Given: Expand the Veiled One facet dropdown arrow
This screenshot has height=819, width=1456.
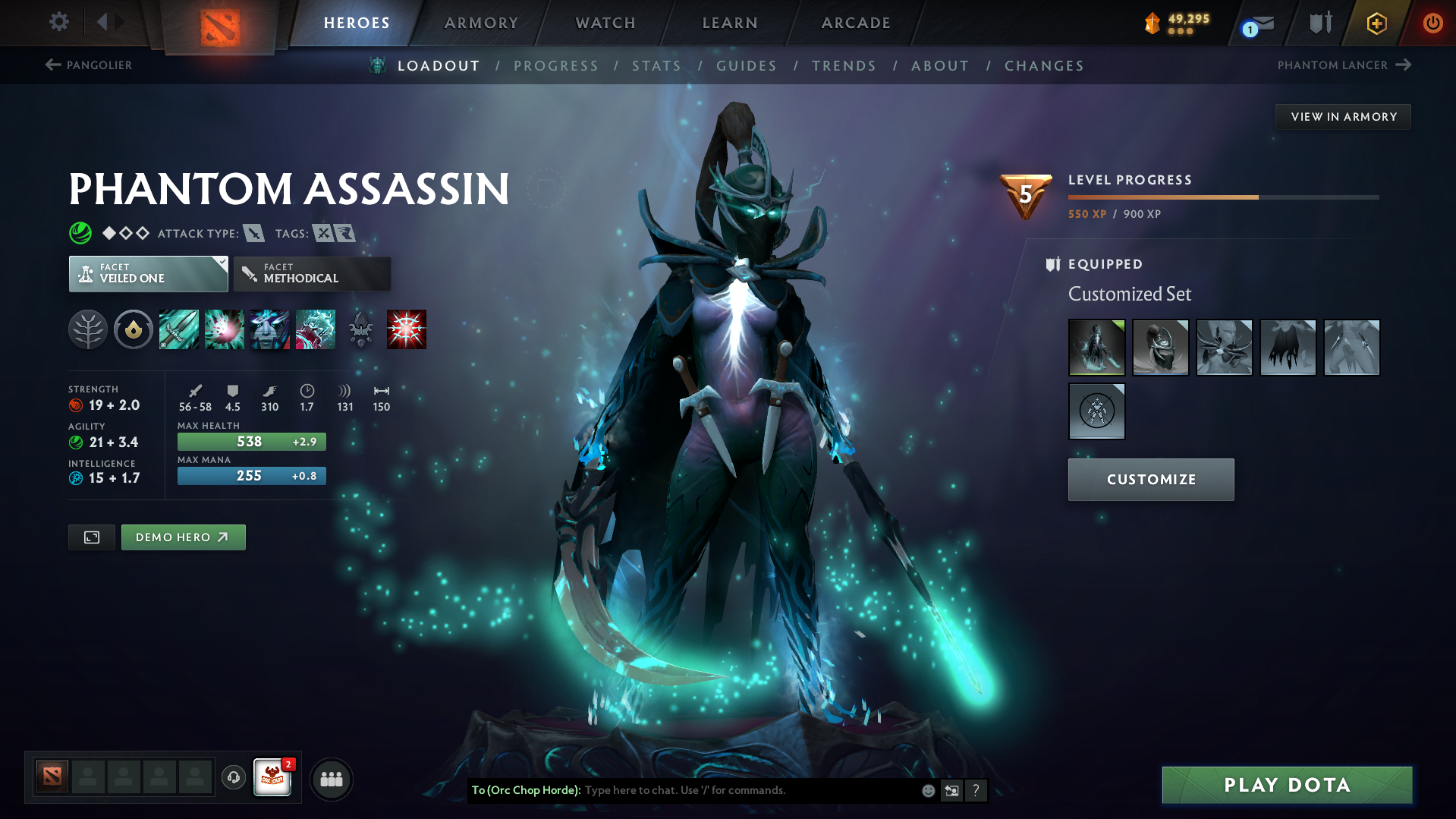Looking at the screenshot, I should [x=221, y=263].
